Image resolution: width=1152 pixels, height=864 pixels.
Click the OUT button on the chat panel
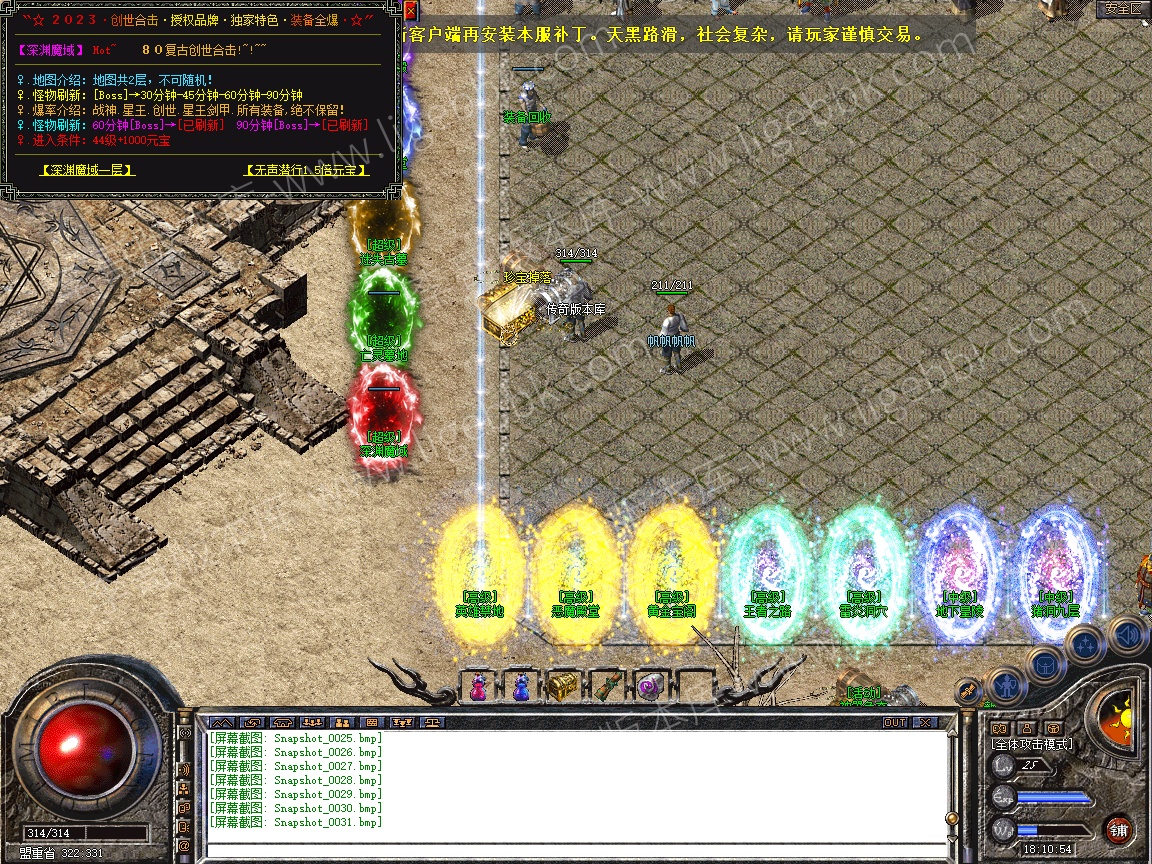coord(894,722)
